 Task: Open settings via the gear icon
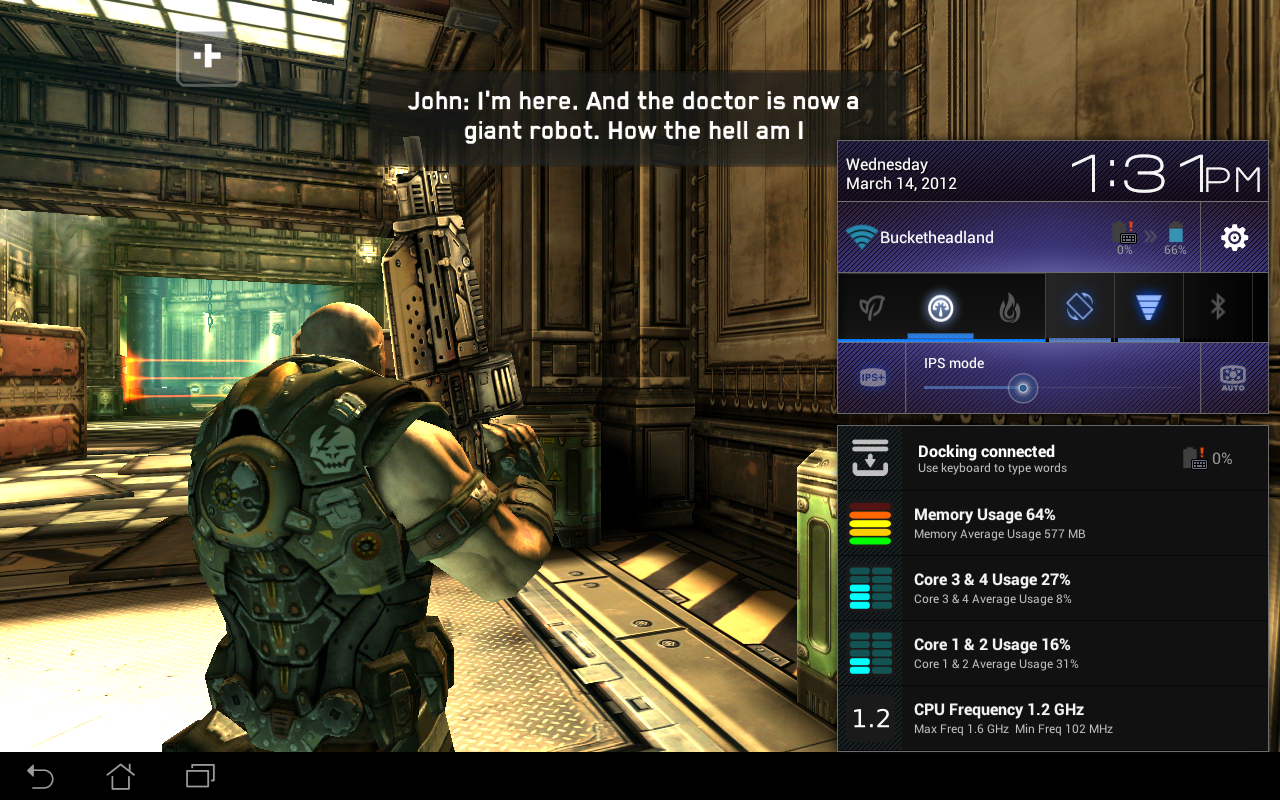click(1234, 238)
